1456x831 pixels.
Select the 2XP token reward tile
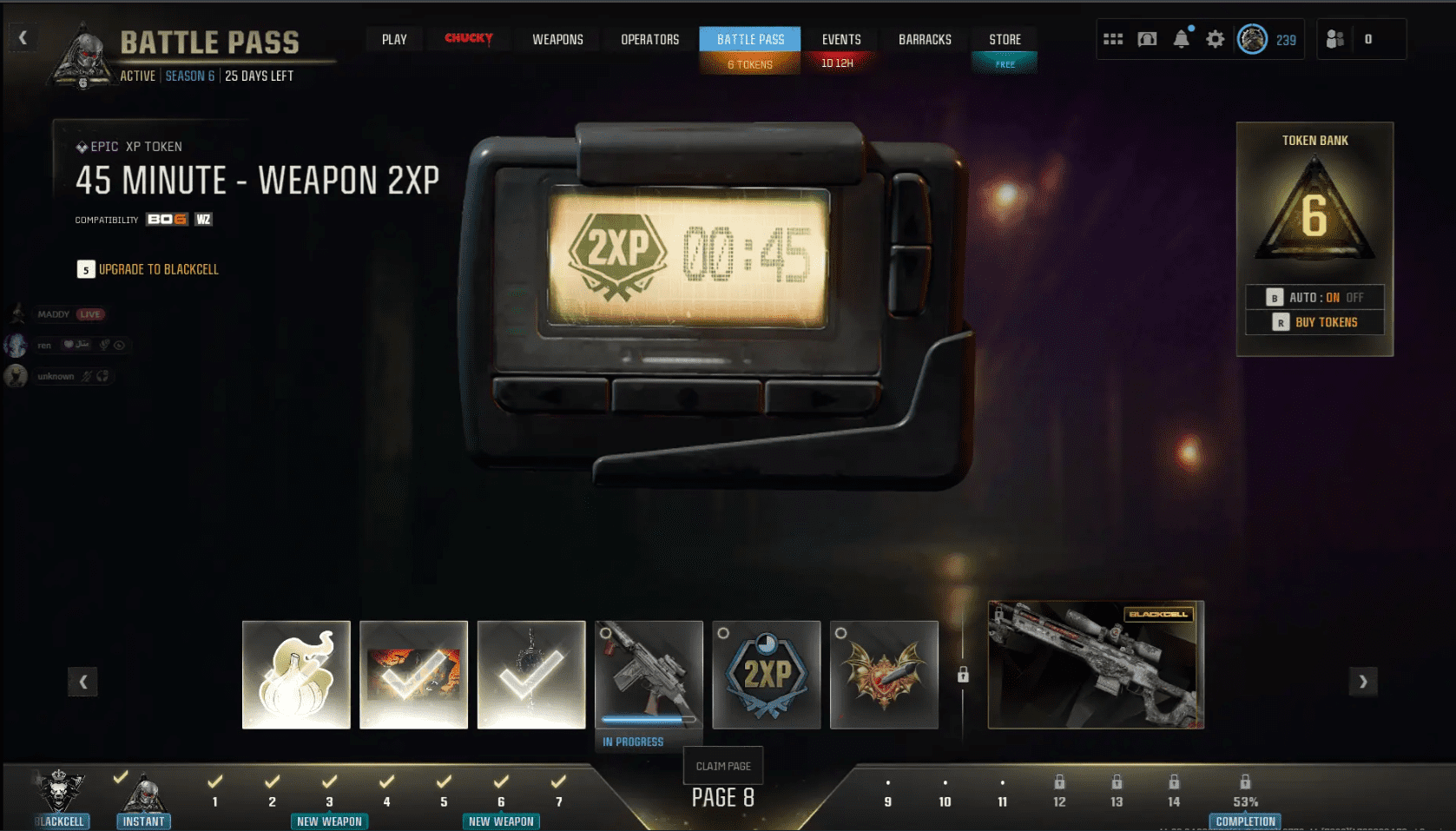pos(767,675)
